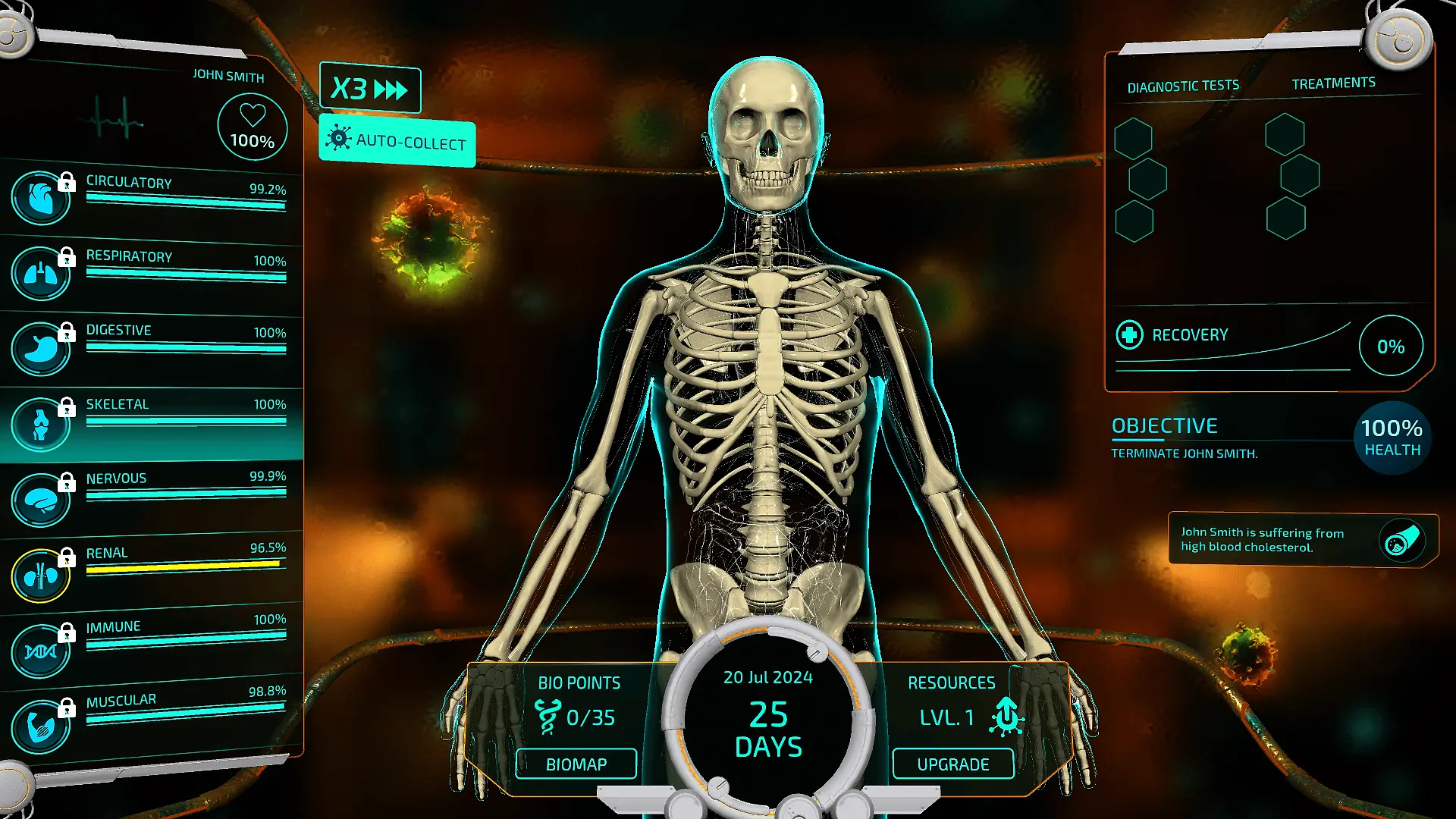Choose the Immune system entry
Image resolution: width=1456 pixels, height=819 pixels.
coord(152,642)
